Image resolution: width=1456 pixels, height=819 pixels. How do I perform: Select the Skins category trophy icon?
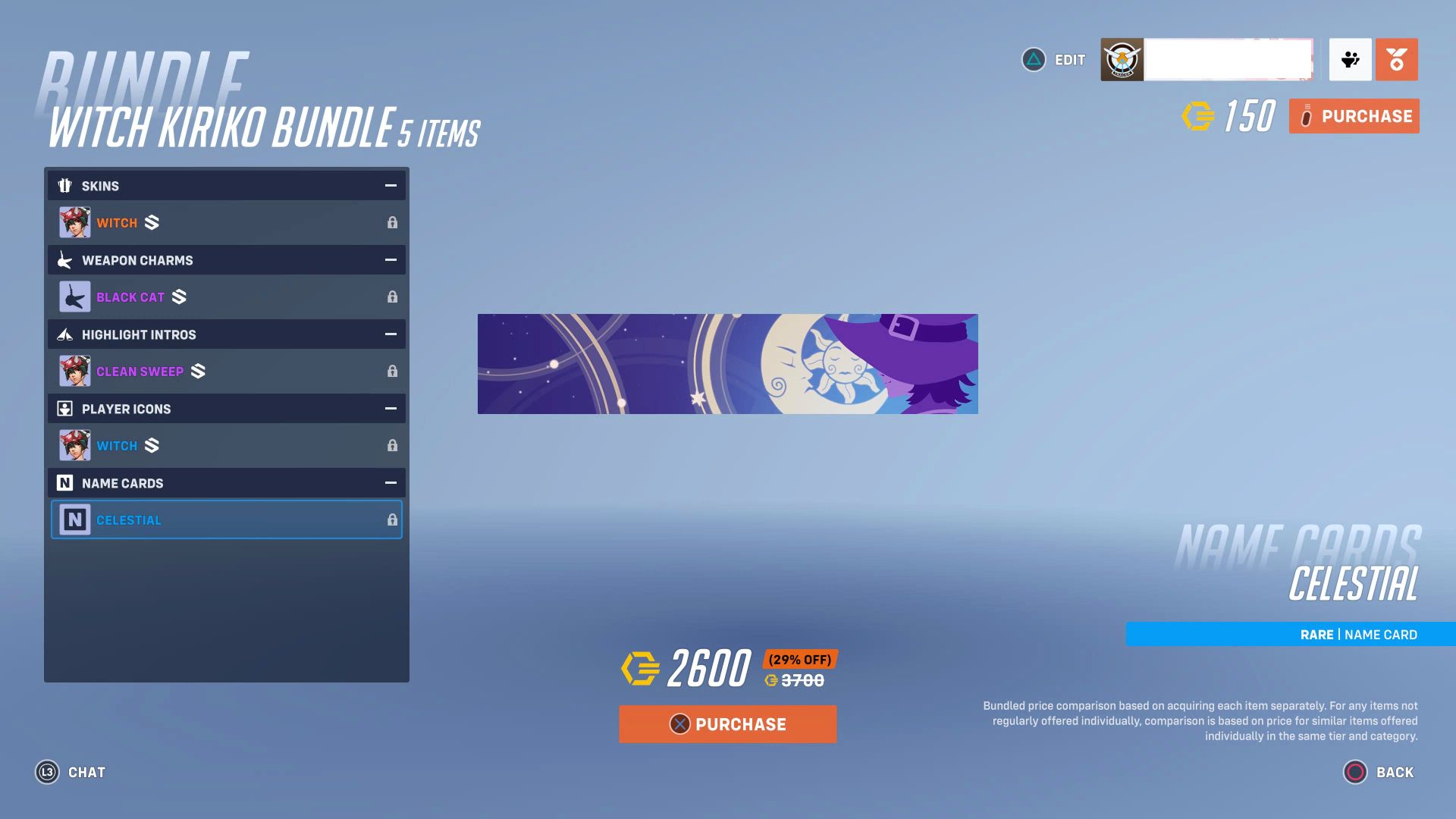(x=66, y=185)
